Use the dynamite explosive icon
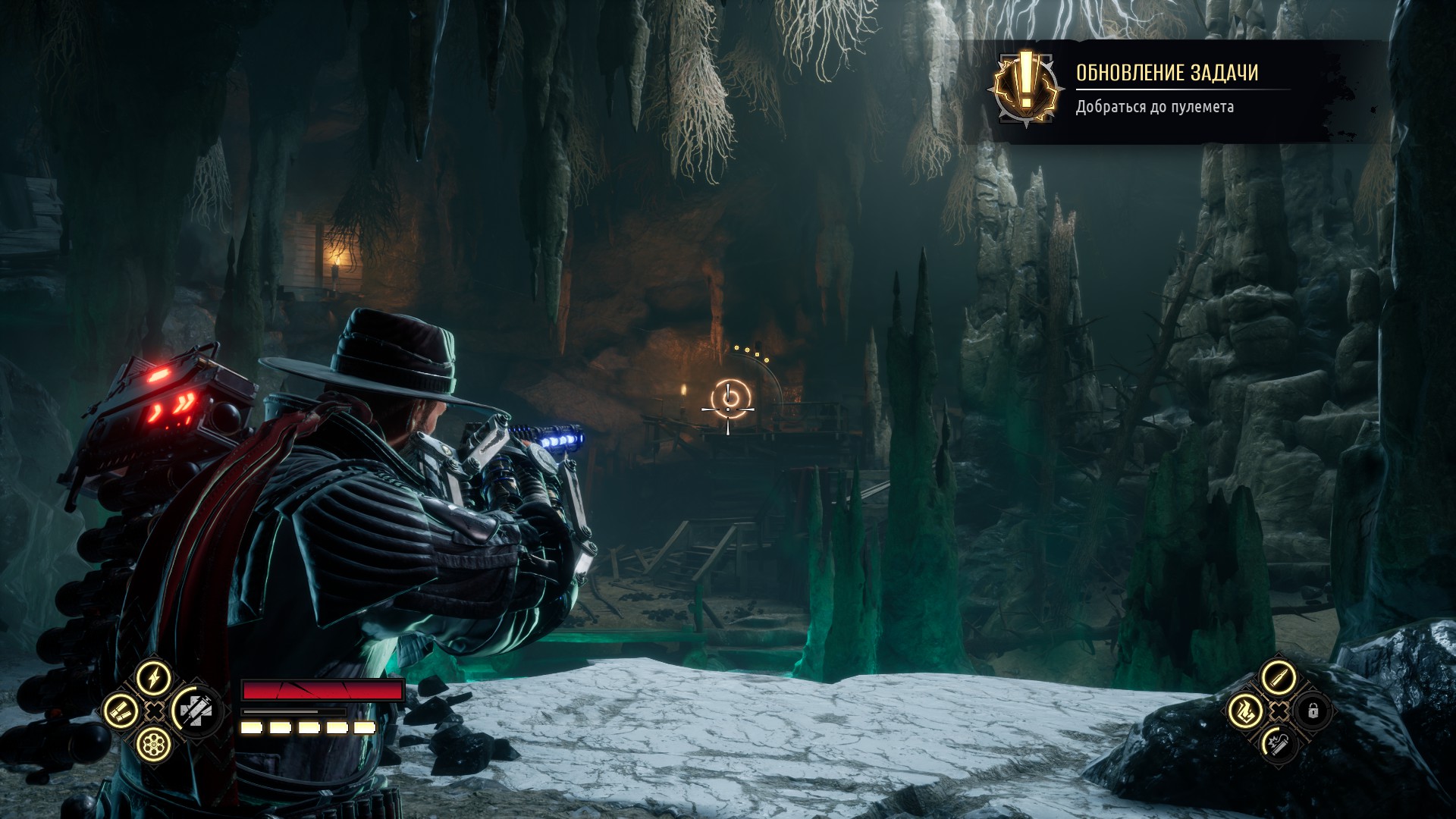 pos(1278,744)
